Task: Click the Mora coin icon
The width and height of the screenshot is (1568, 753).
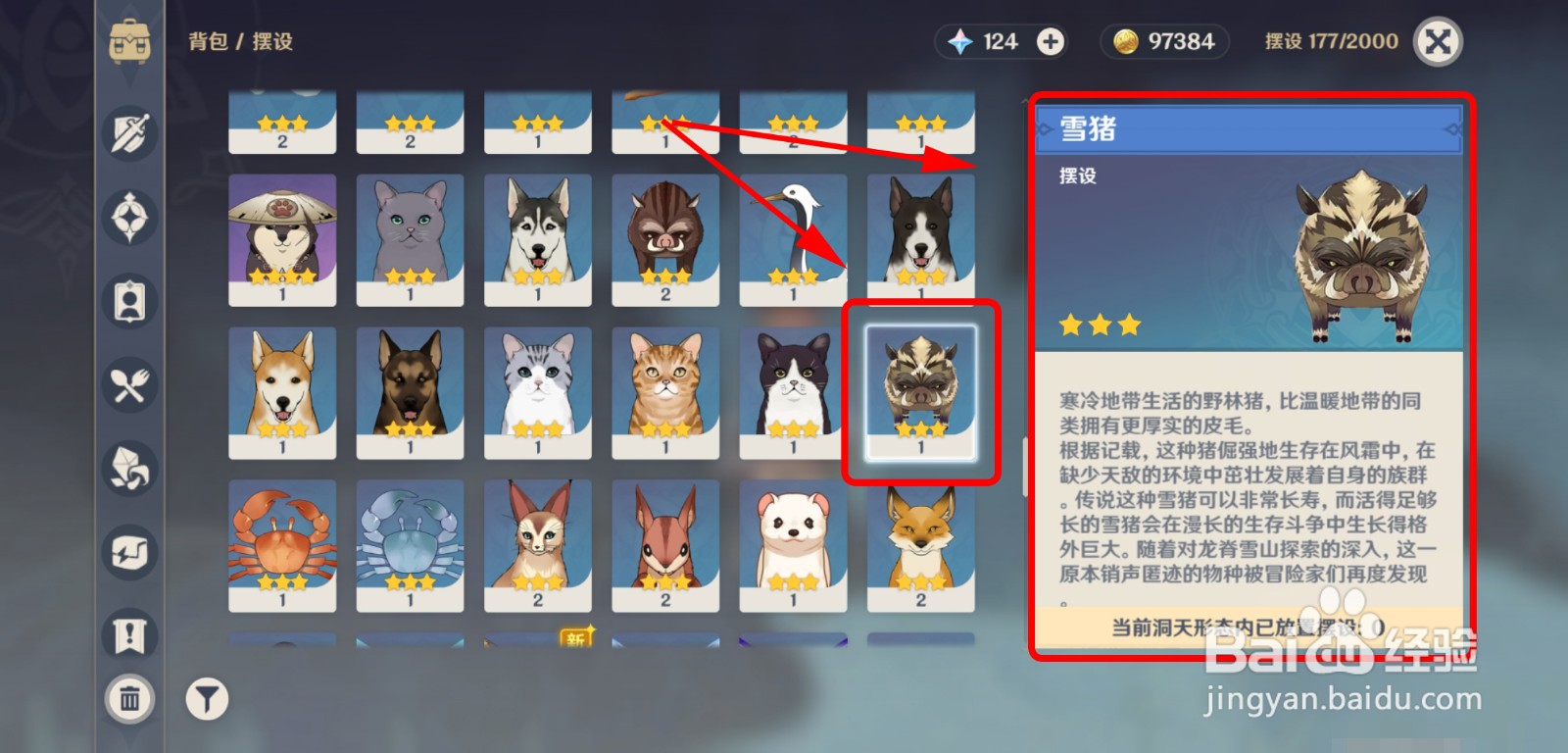Action: pyautogui.click(x=1125, y=41)
